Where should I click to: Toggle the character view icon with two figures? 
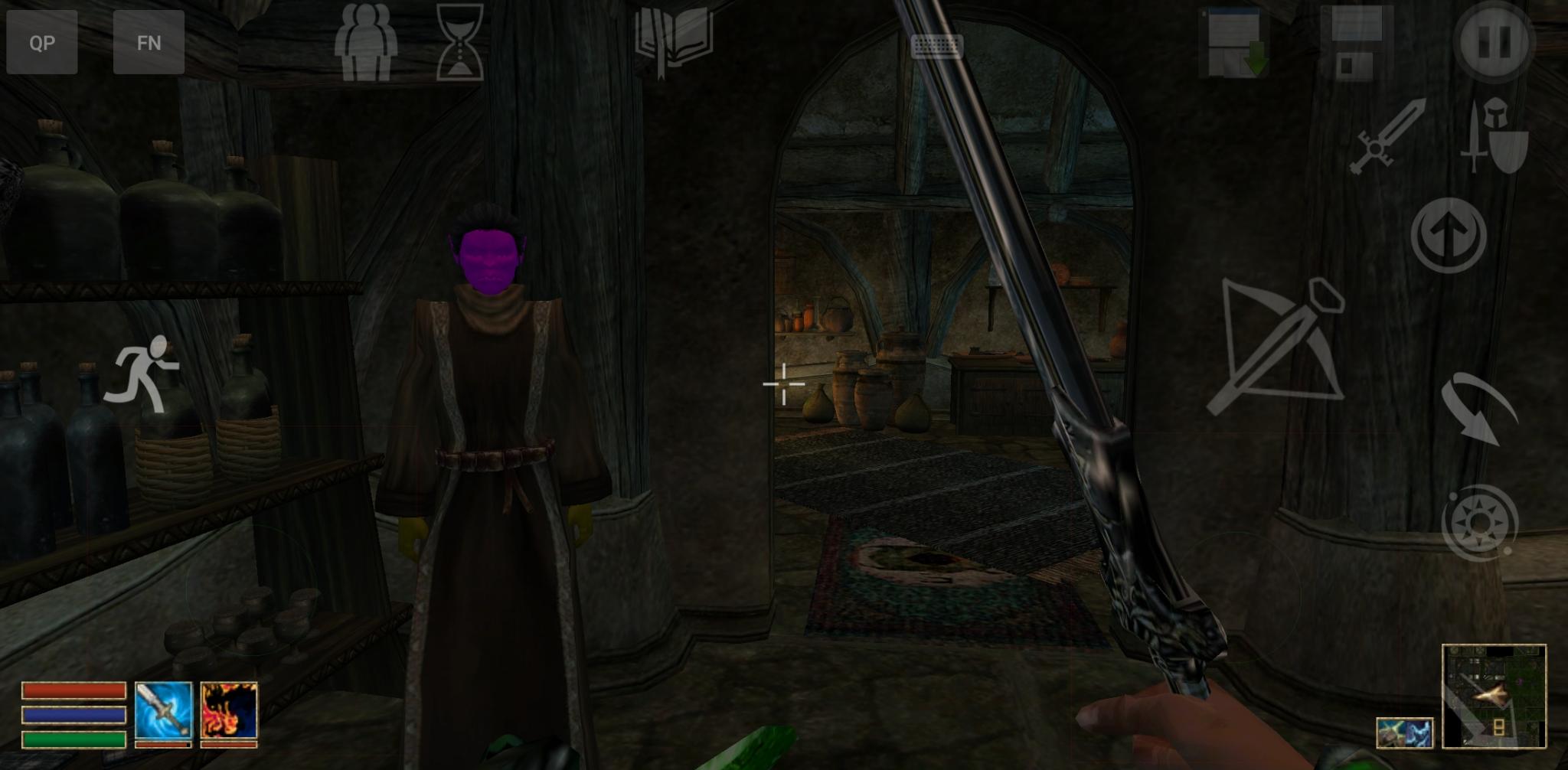point(366,43)
